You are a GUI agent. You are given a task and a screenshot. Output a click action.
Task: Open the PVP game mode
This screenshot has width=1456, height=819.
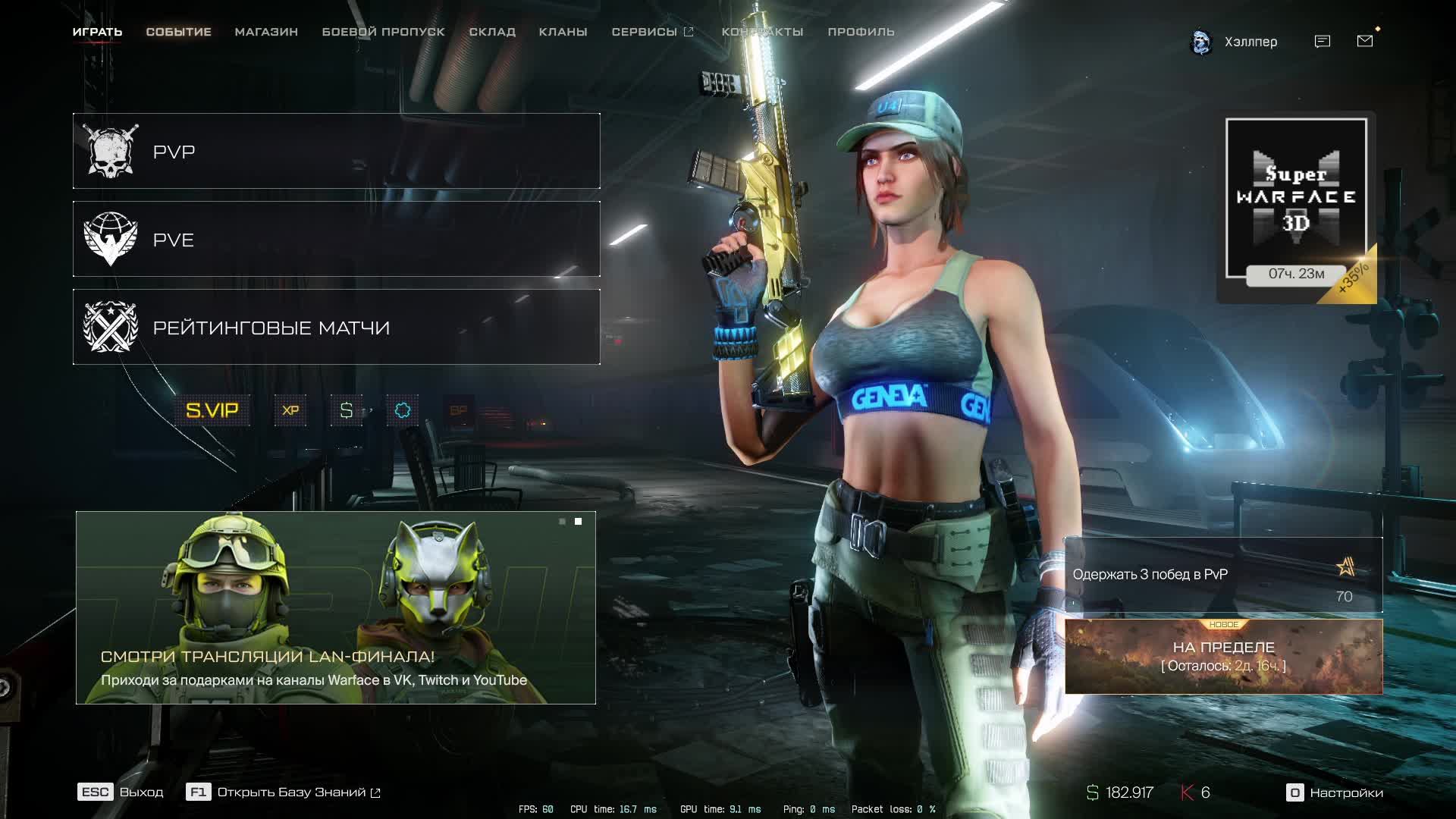pos(336,151)
